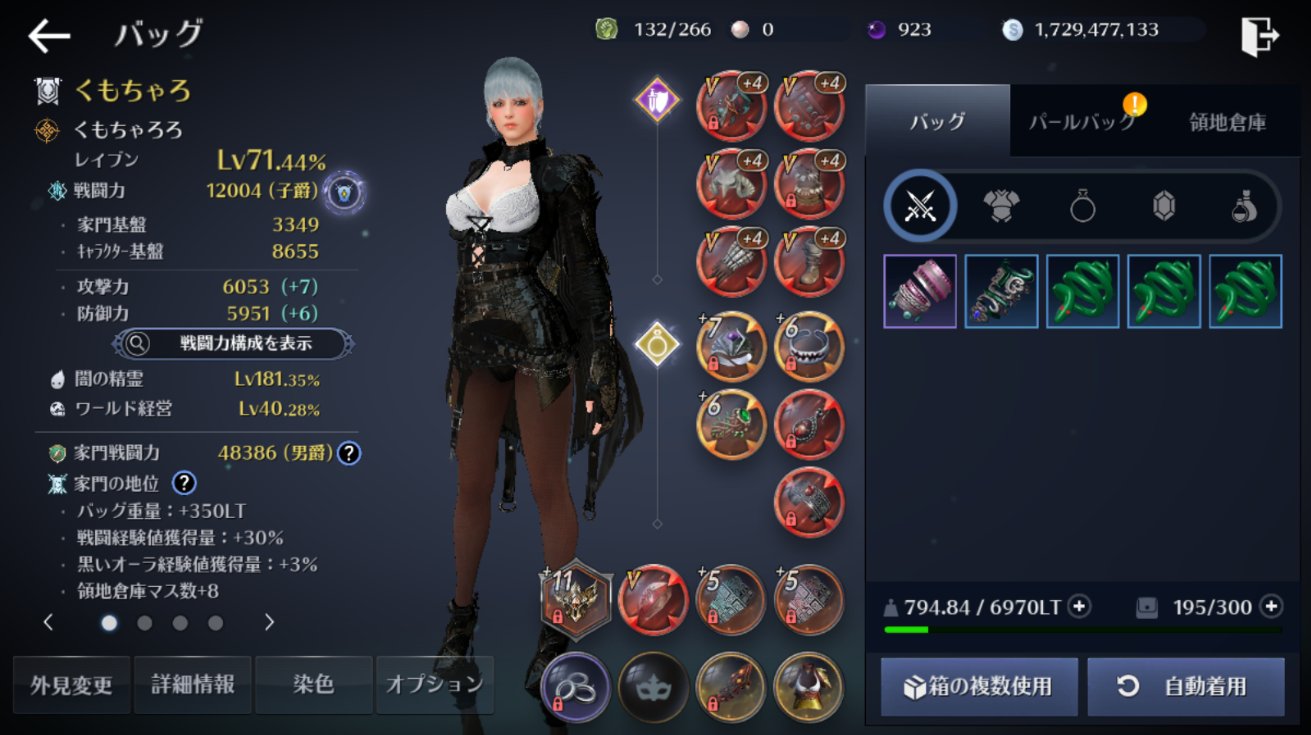Switch to the パールバッグ tab
This screenshot has width=1311, height=735.
(x=1081, y=120)
